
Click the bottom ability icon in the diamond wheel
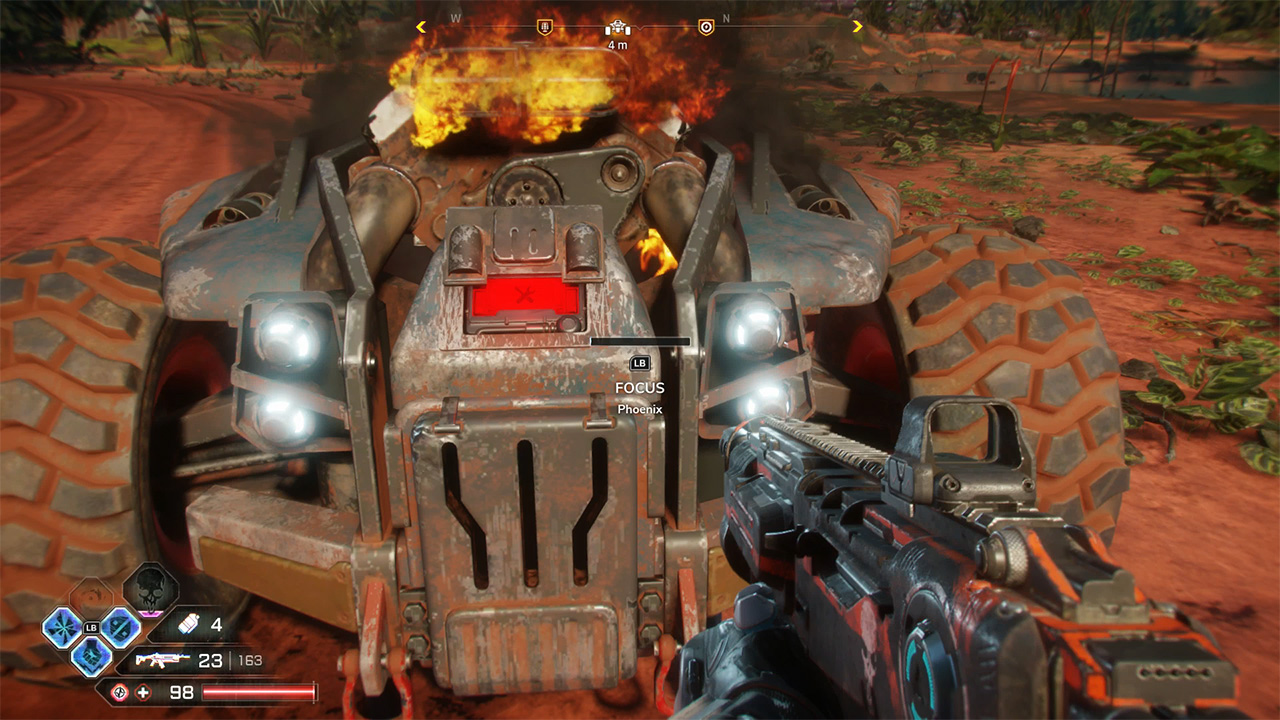90,657
